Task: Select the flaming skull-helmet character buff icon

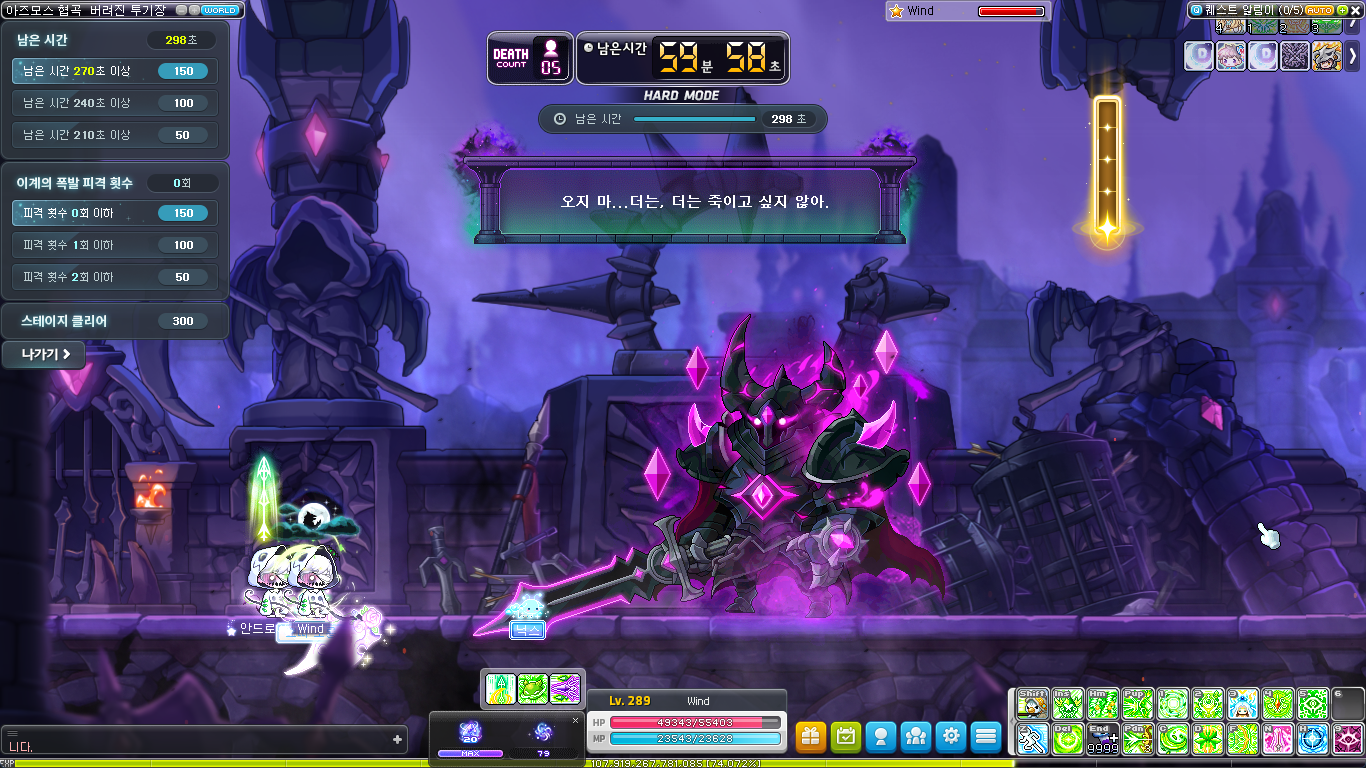Action: click(1327, 56)
